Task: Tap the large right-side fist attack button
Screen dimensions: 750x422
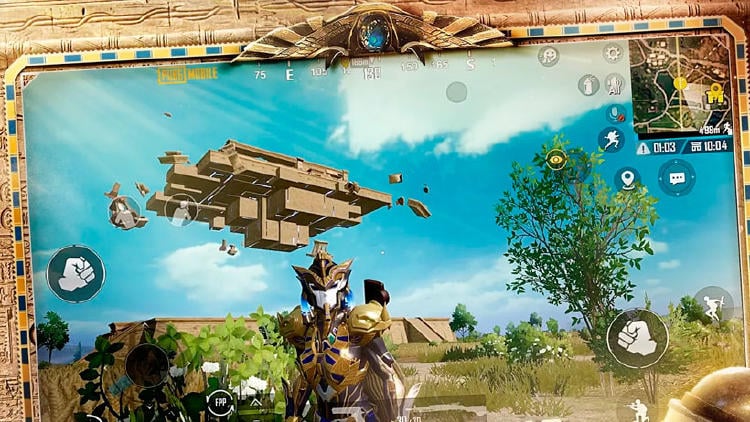Action: (x=637, y=337)
